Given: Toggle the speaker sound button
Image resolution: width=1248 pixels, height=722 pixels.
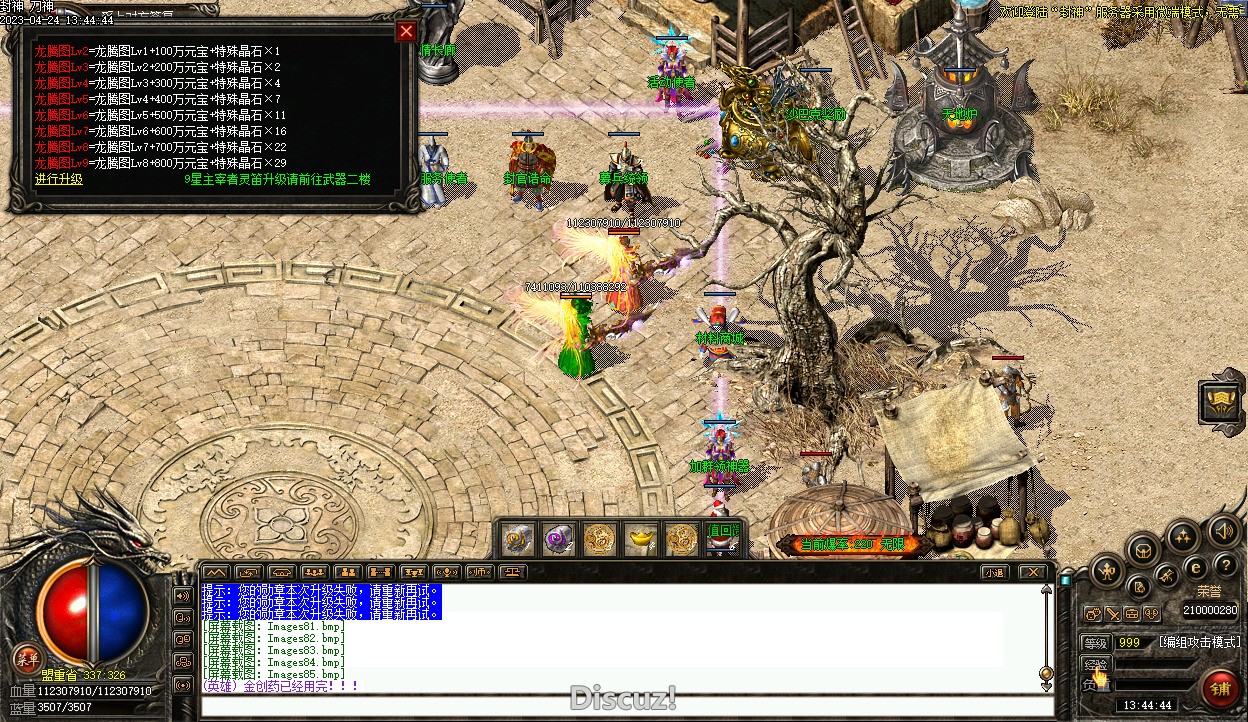Looking at the screenshot, I should (1222, 530).
